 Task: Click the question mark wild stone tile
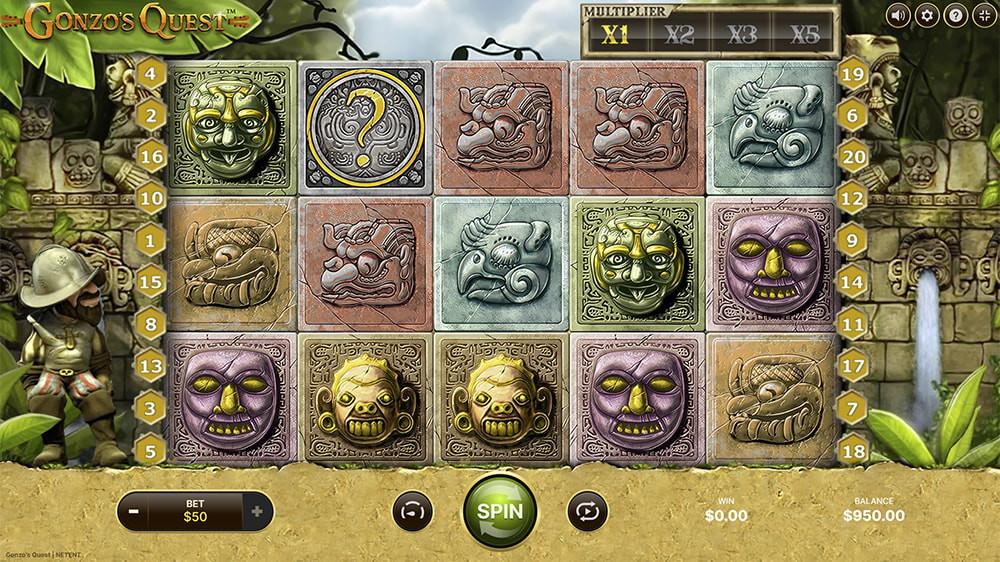pos(365,127)
